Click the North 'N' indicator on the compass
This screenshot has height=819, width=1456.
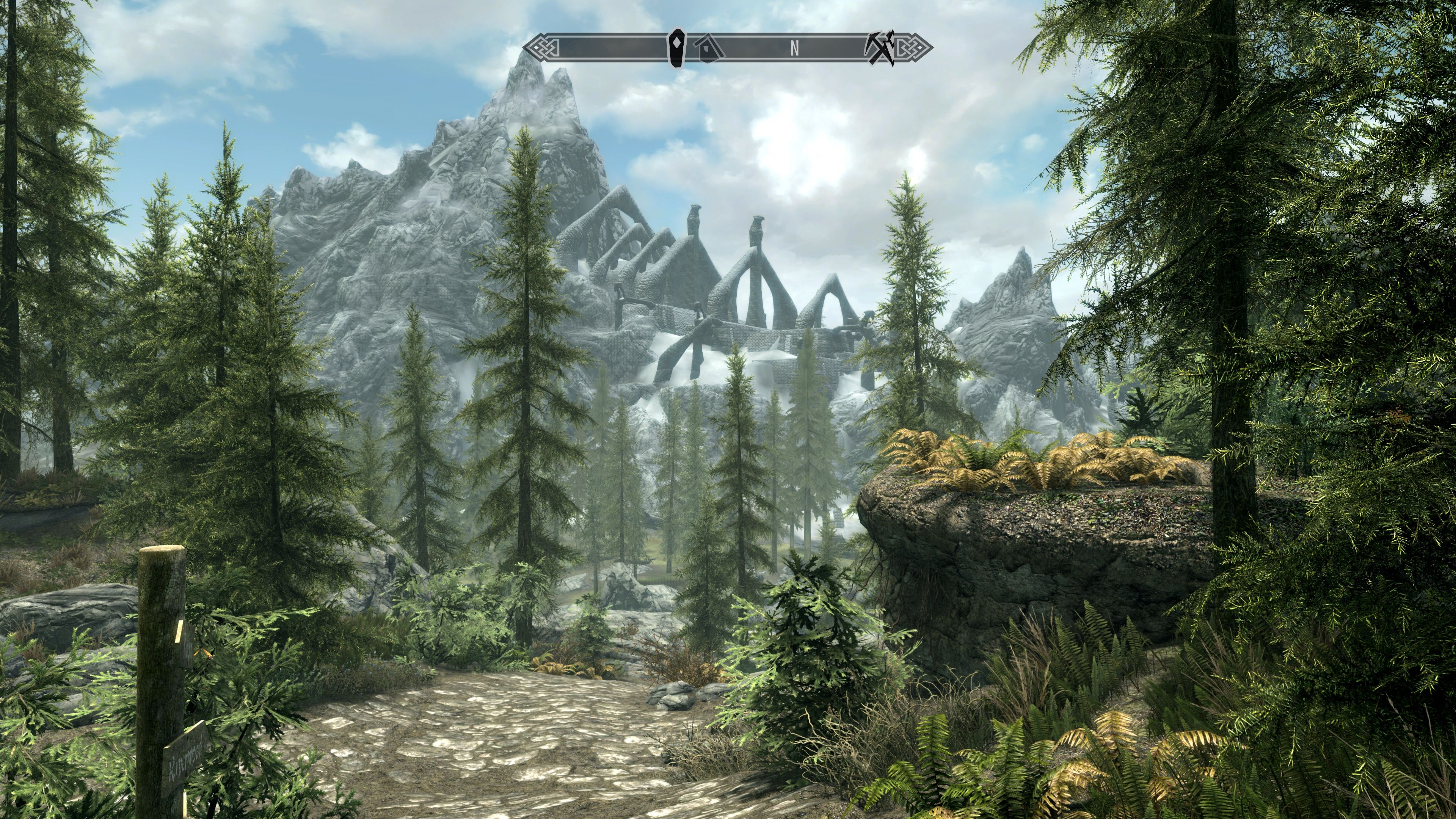[x=795, y=49]
